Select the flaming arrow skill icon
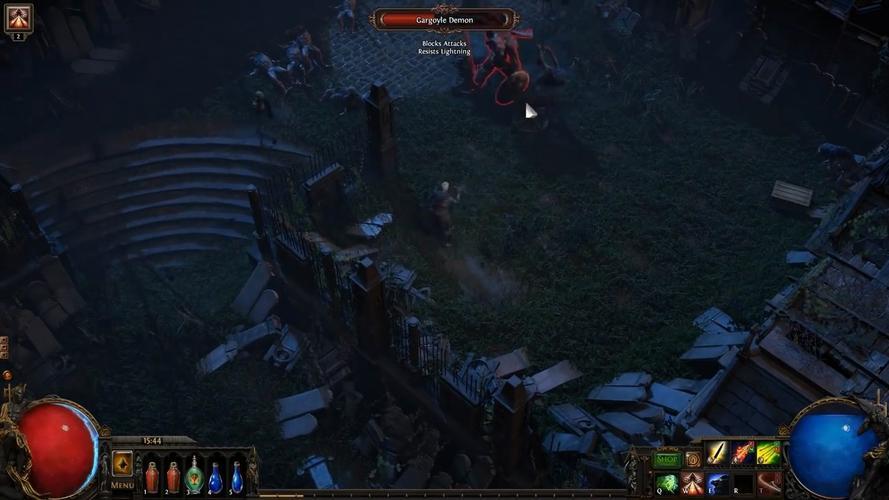 click(x=743, y=454)
